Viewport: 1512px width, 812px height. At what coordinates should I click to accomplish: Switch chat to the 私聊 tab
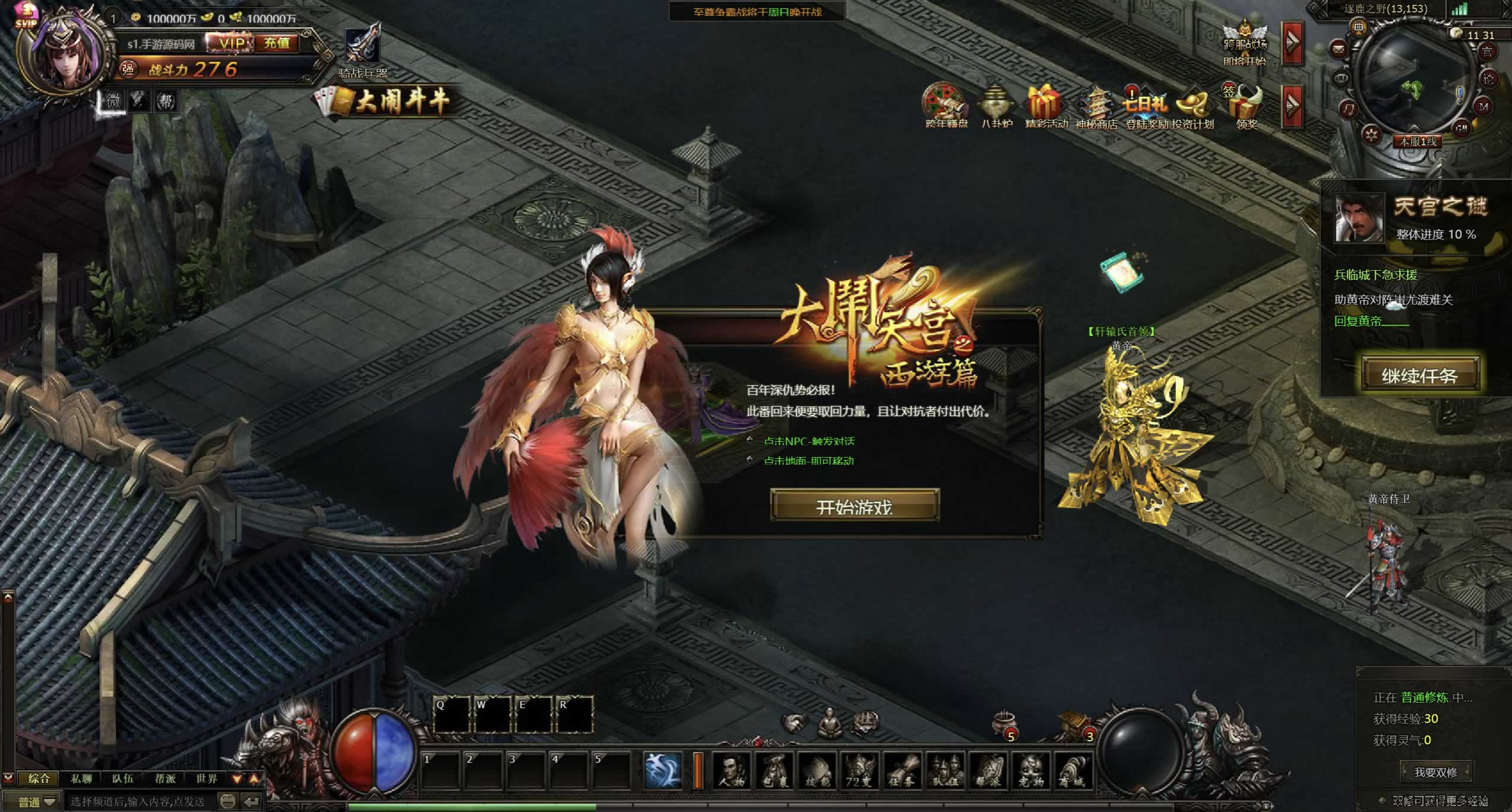pyautogui.click(x=81, y=778)
